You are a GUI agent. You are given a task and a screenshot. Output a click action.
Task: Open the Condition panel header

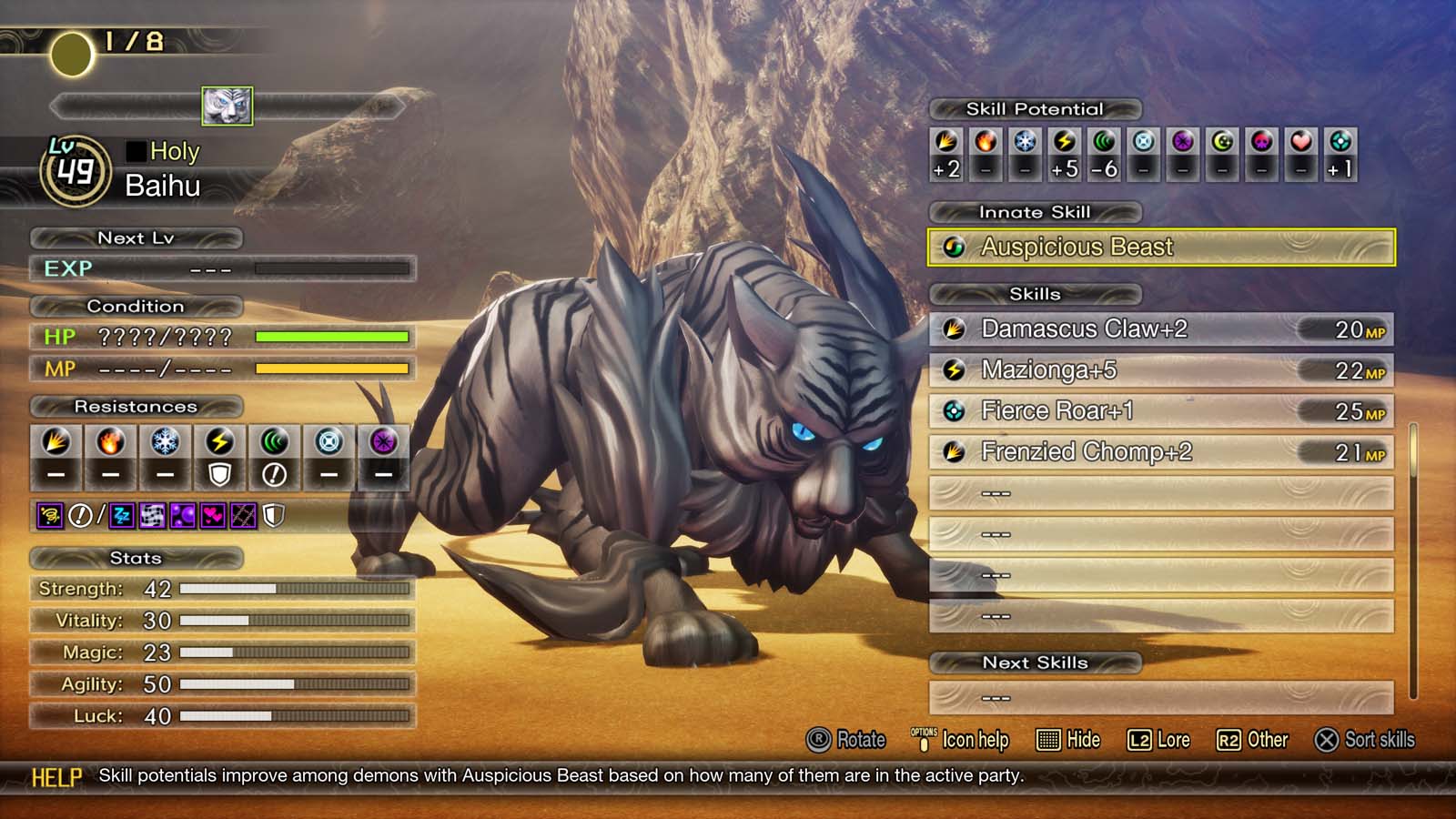136,307
